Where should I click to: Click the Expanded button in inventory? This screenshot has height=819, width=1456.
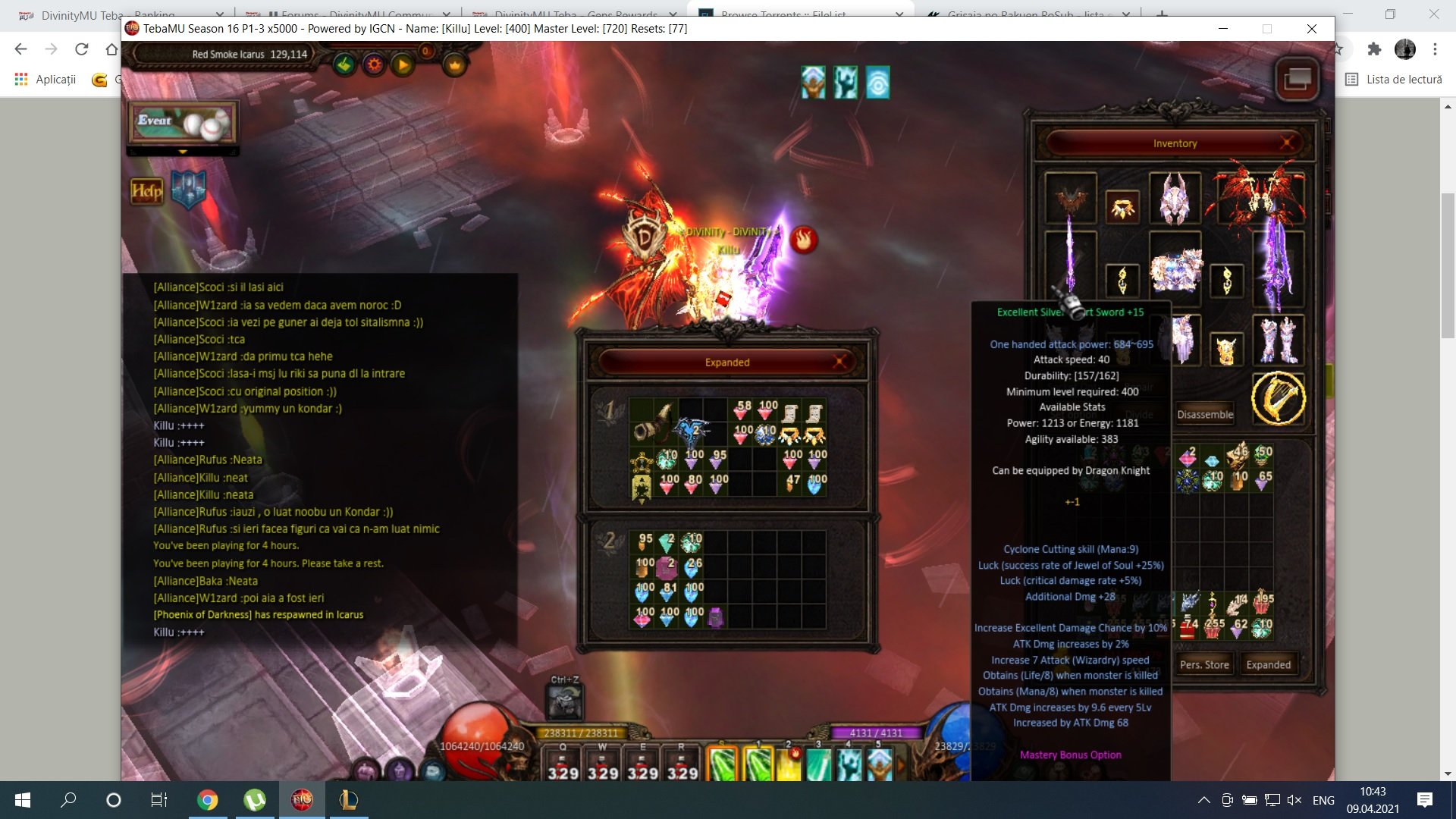[1268, 664]
